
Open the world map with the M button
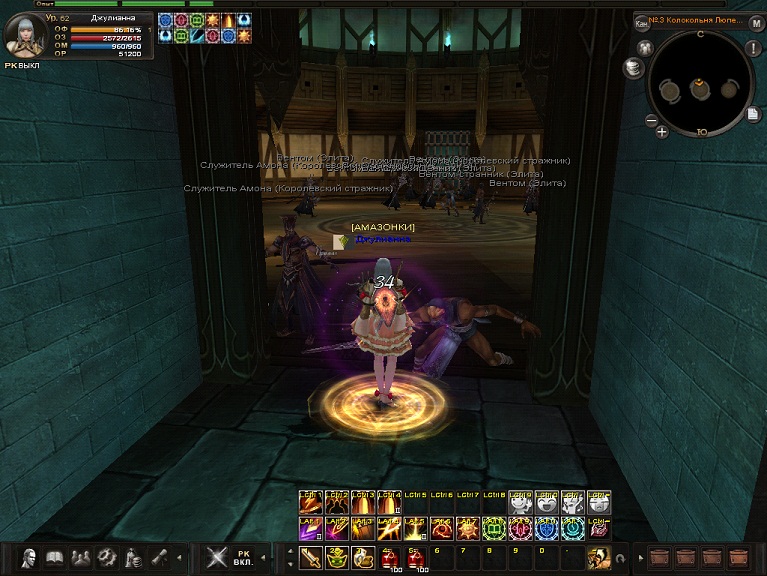click(757, 22)
